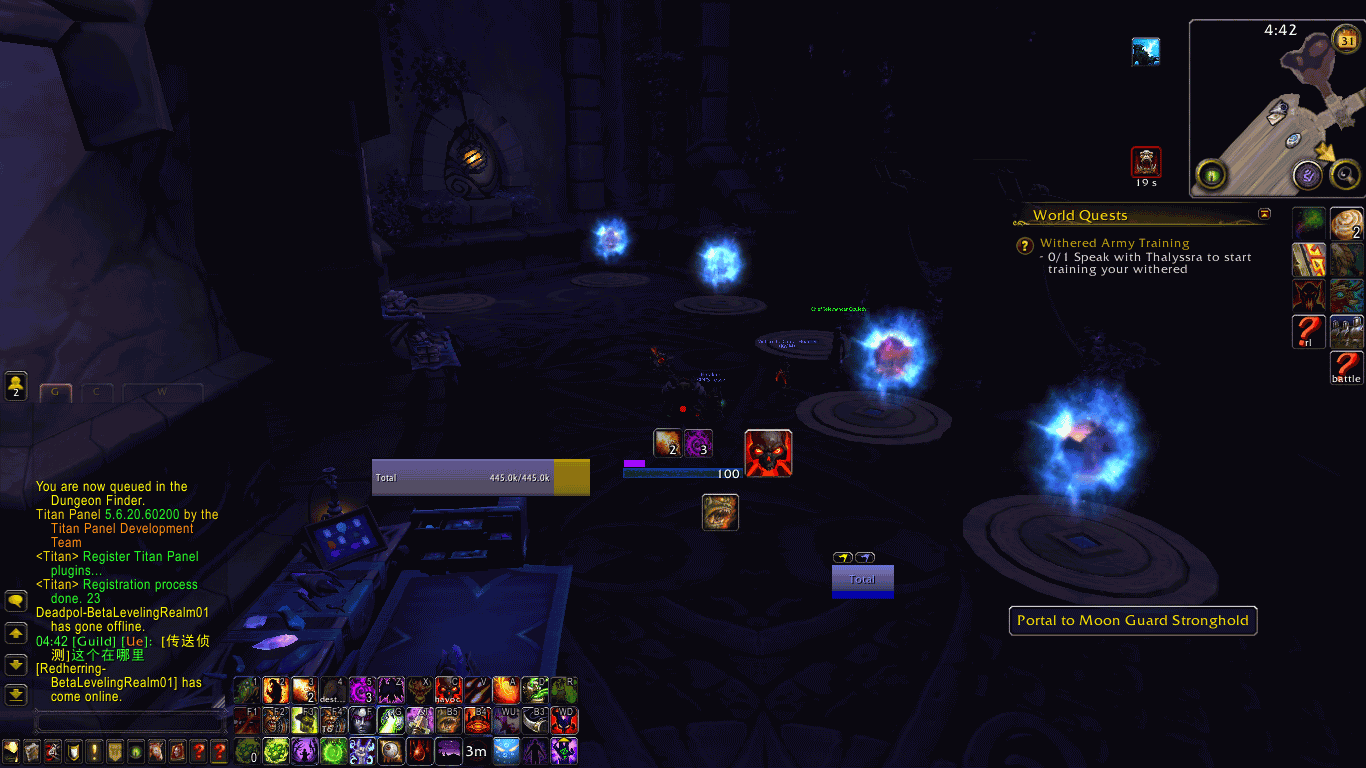Click the Total damage meter bar

click(480, 478)
